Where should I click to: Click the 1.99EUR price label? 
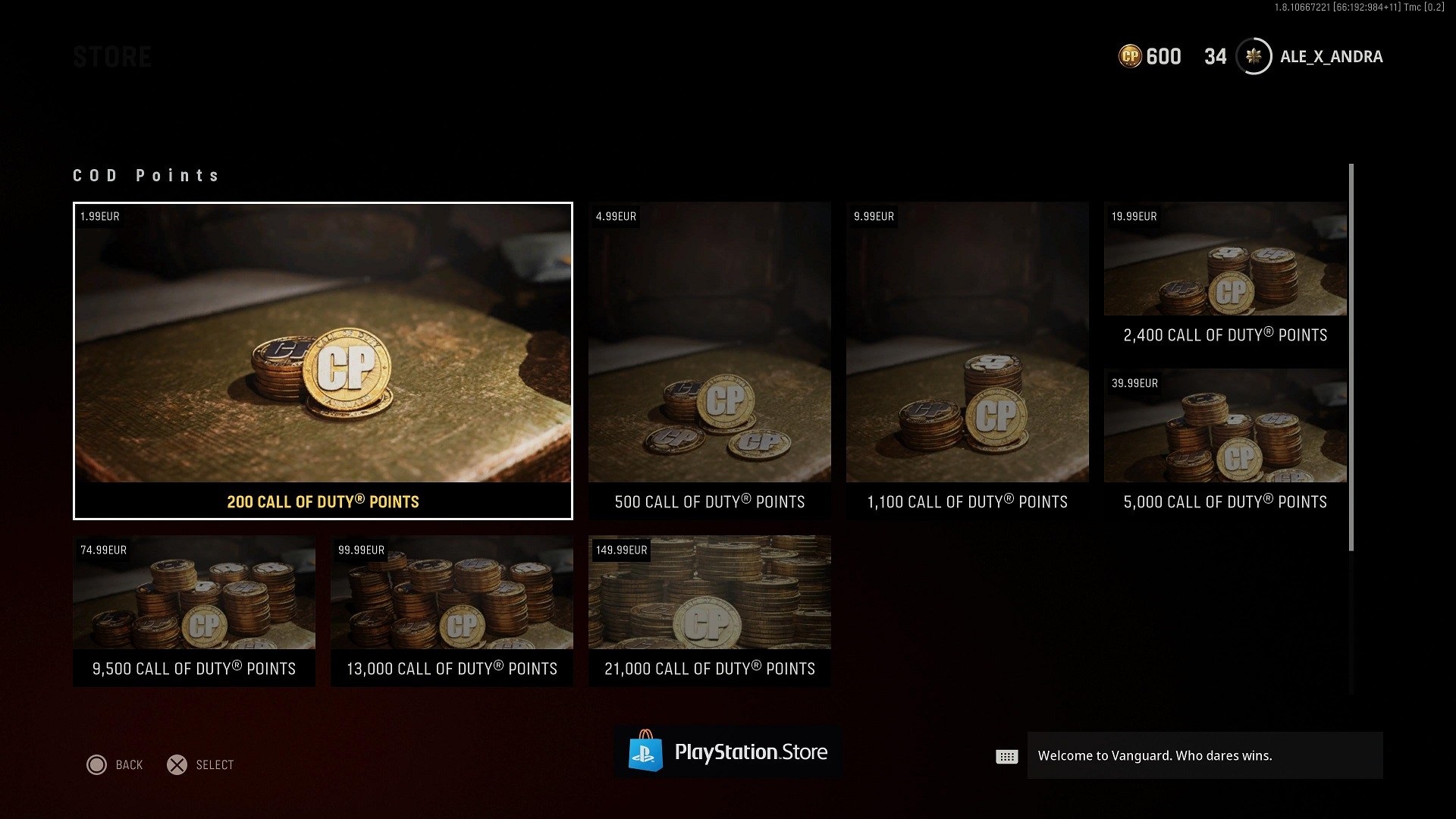pyautogui.click(x=99, y=216)
